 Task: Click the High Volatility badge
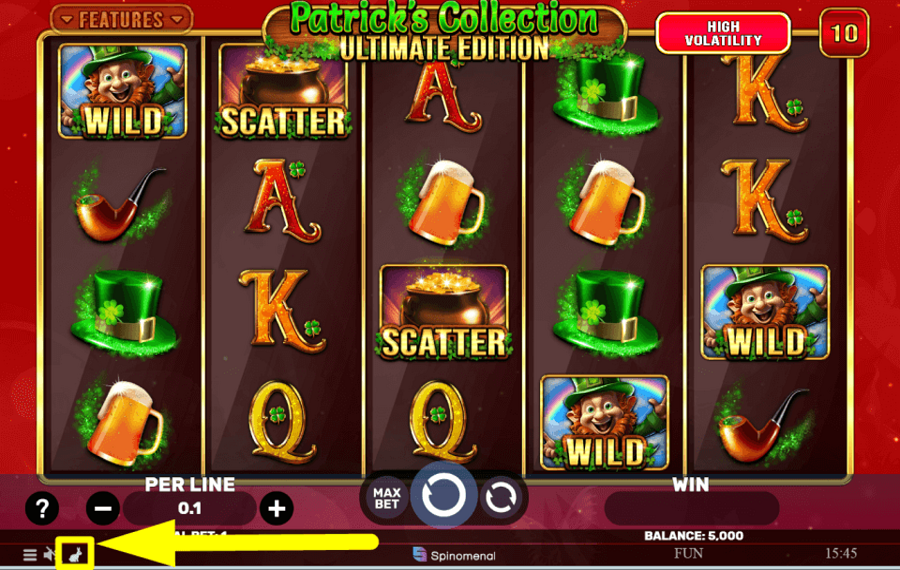coord(723,33)
